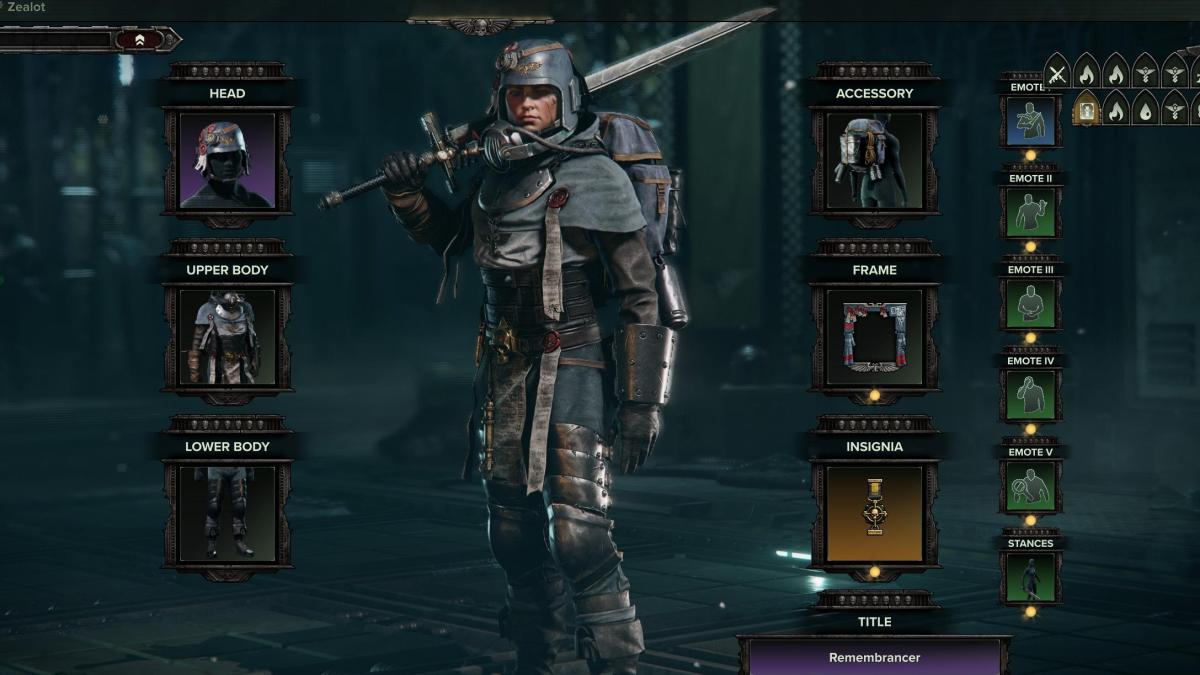The width and height of the screenshot is (1200, 675).
Task: Select the Upper Body armor slot
Action: [x=227, y=337]
